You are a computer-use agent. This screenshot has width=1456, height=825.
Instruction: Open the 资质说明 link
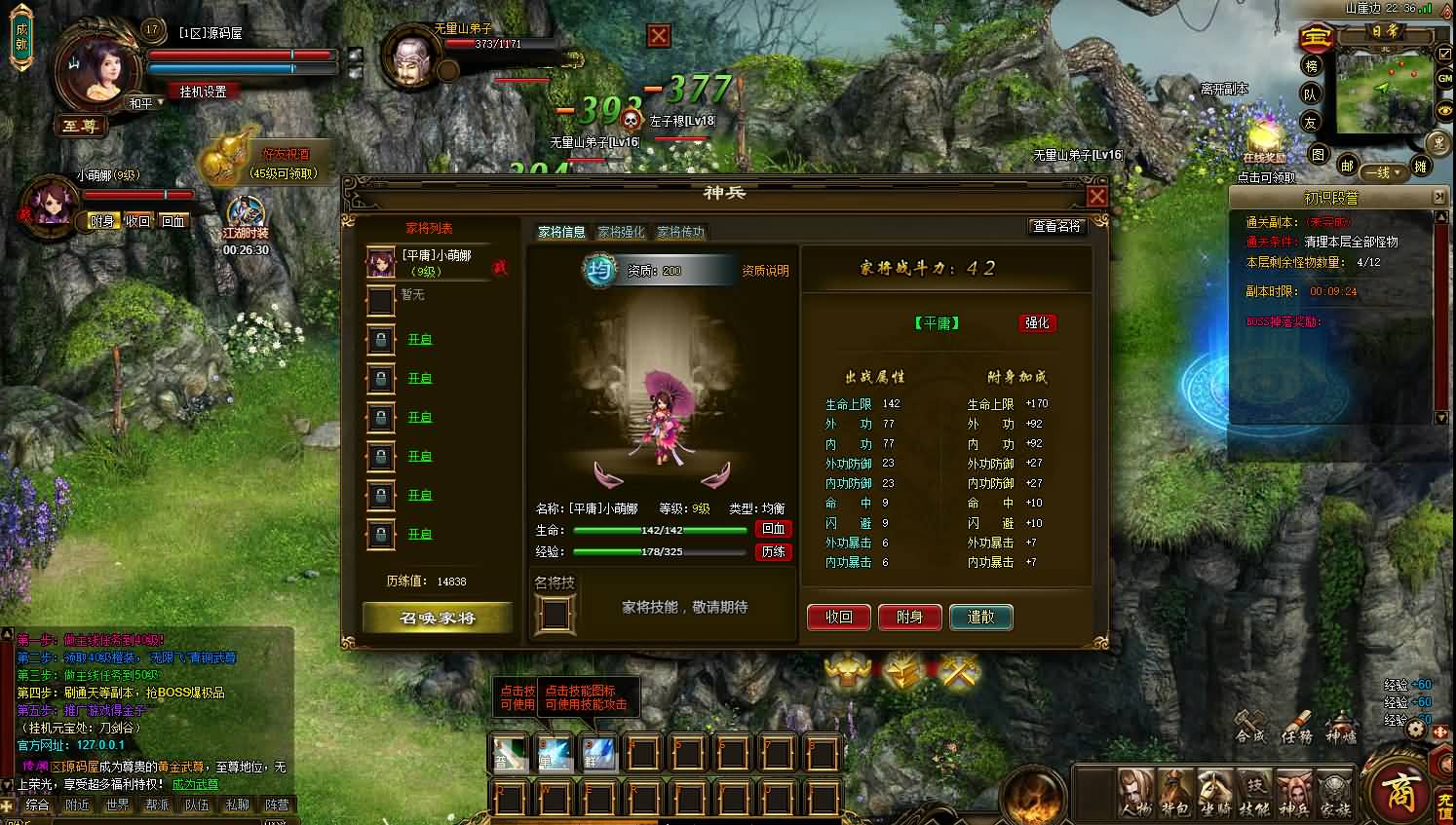(765, 271)
